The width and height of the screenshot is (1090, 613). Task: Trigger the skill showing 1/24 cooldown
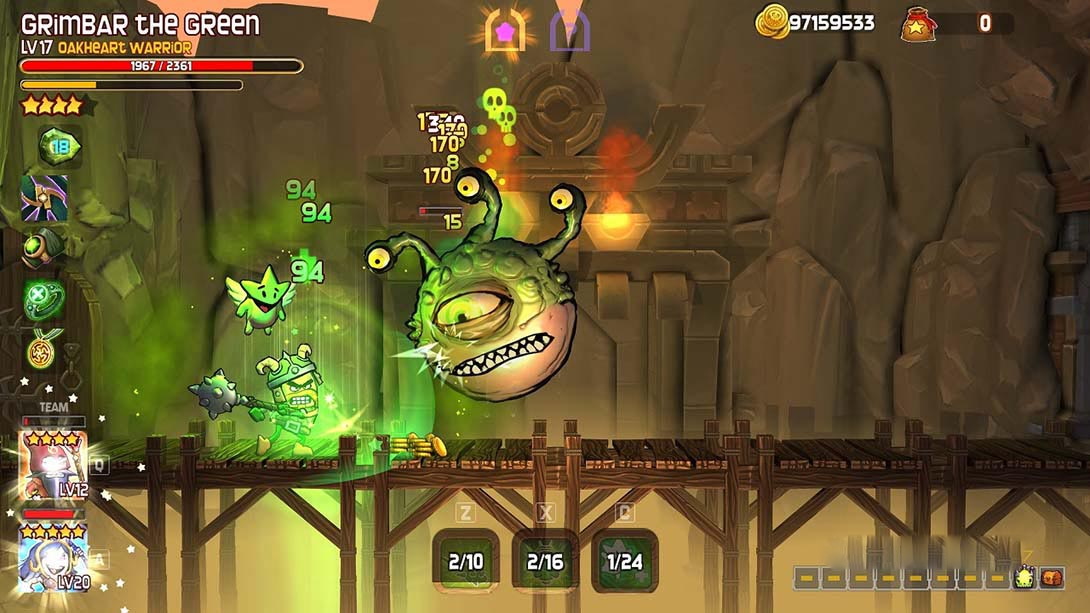(x=625, y=561)
